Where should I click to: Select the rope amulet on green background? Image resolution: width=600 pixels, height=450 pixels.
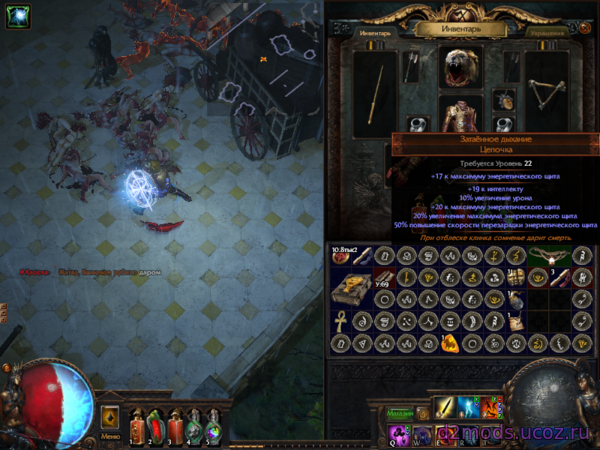[549, 255]
